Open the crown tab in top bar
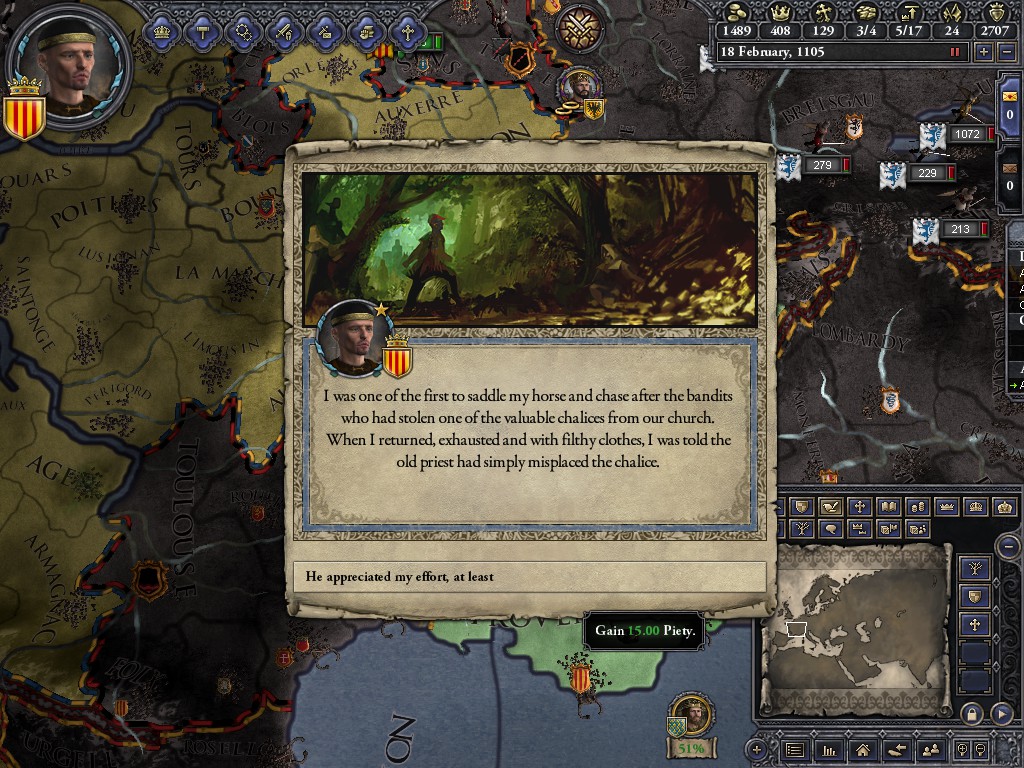The height and width of the screenshot is (768, 1024). tap(161, 32)
